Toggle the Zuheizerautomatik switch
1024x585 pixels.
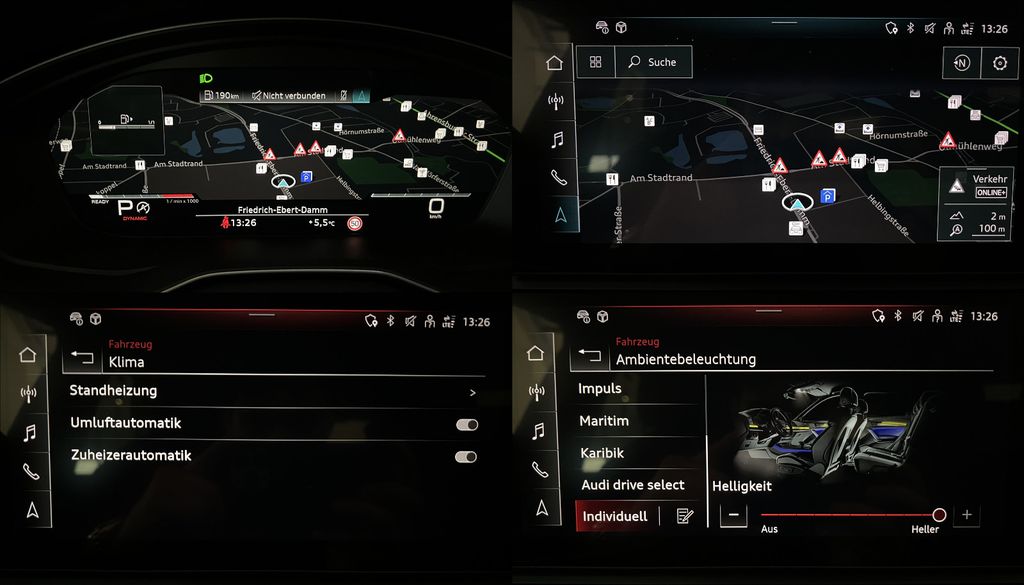point(466,456)
